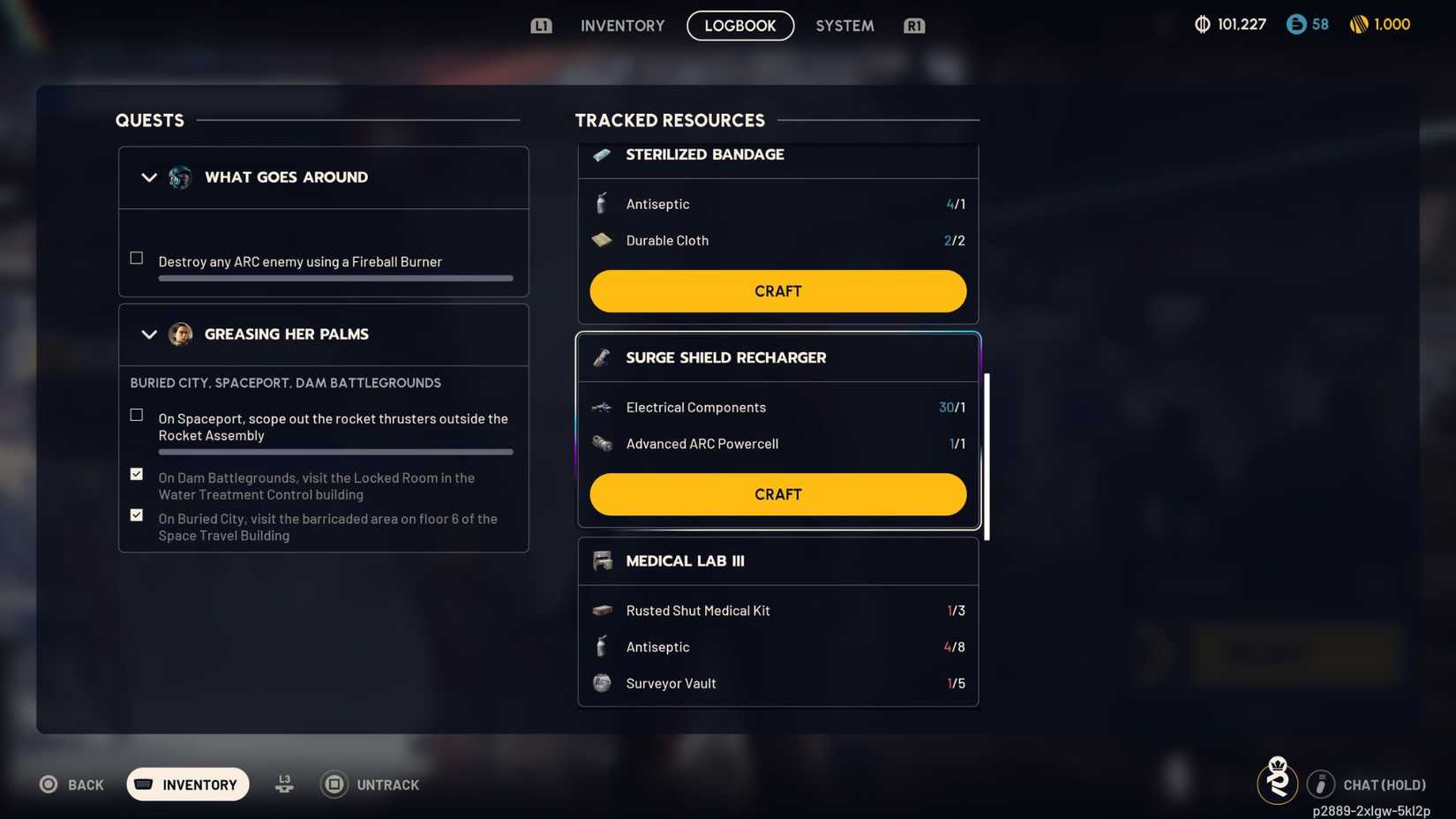Uncheck the Dam Battlegrounds Locked Room objective

click(x=136, y=473)
